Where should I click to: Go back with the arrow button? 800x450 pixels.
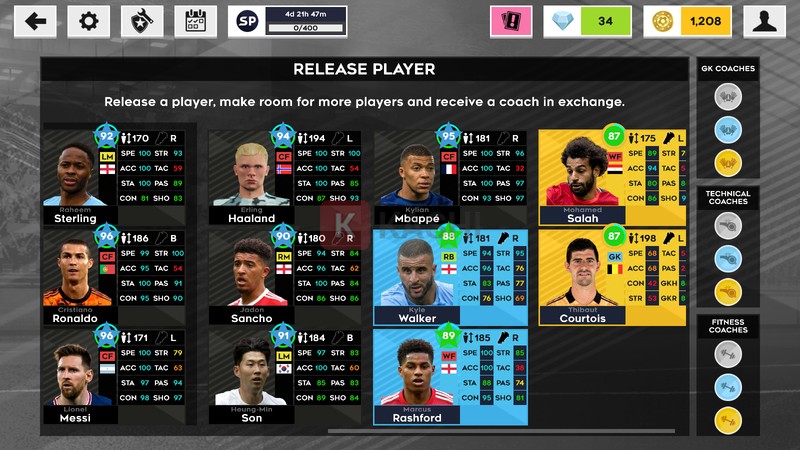coord(36,21)
